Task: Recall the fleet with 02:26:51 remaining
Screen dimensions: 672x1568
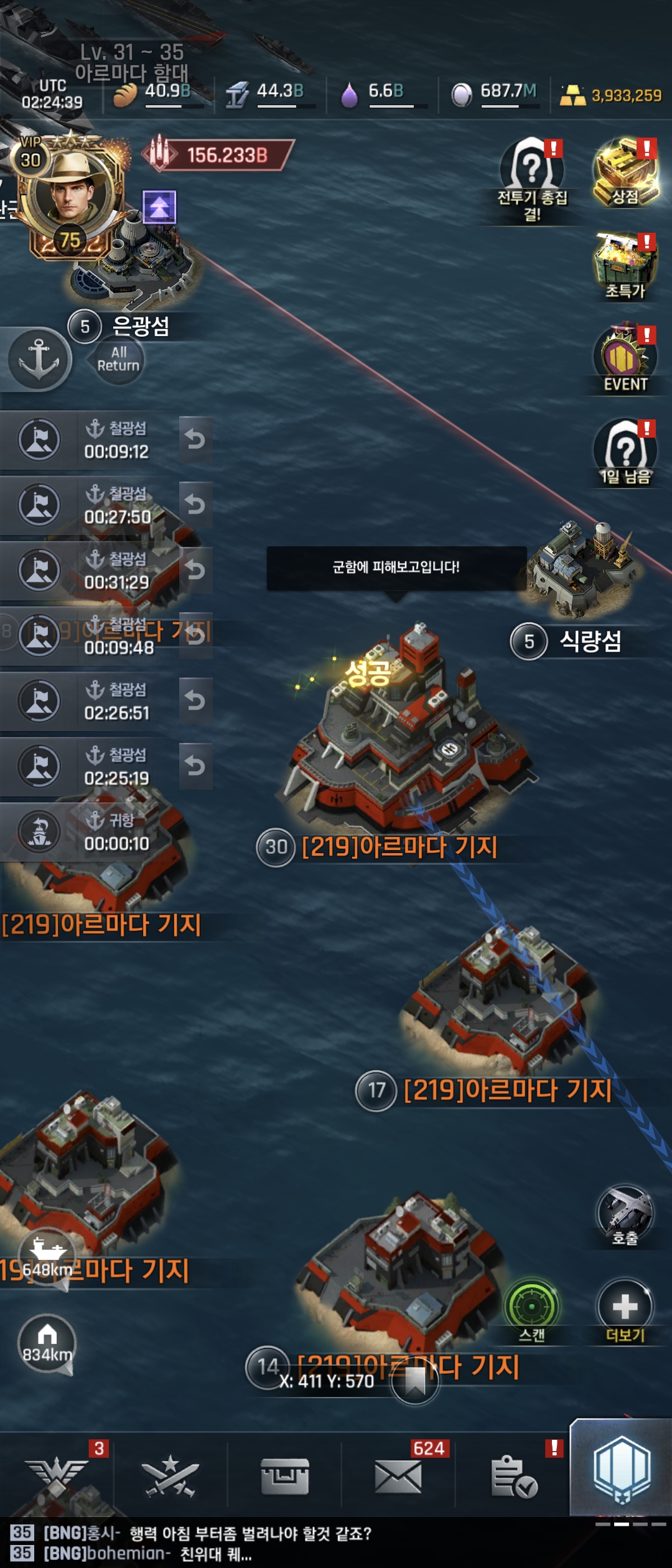Action: coord(195,701)
